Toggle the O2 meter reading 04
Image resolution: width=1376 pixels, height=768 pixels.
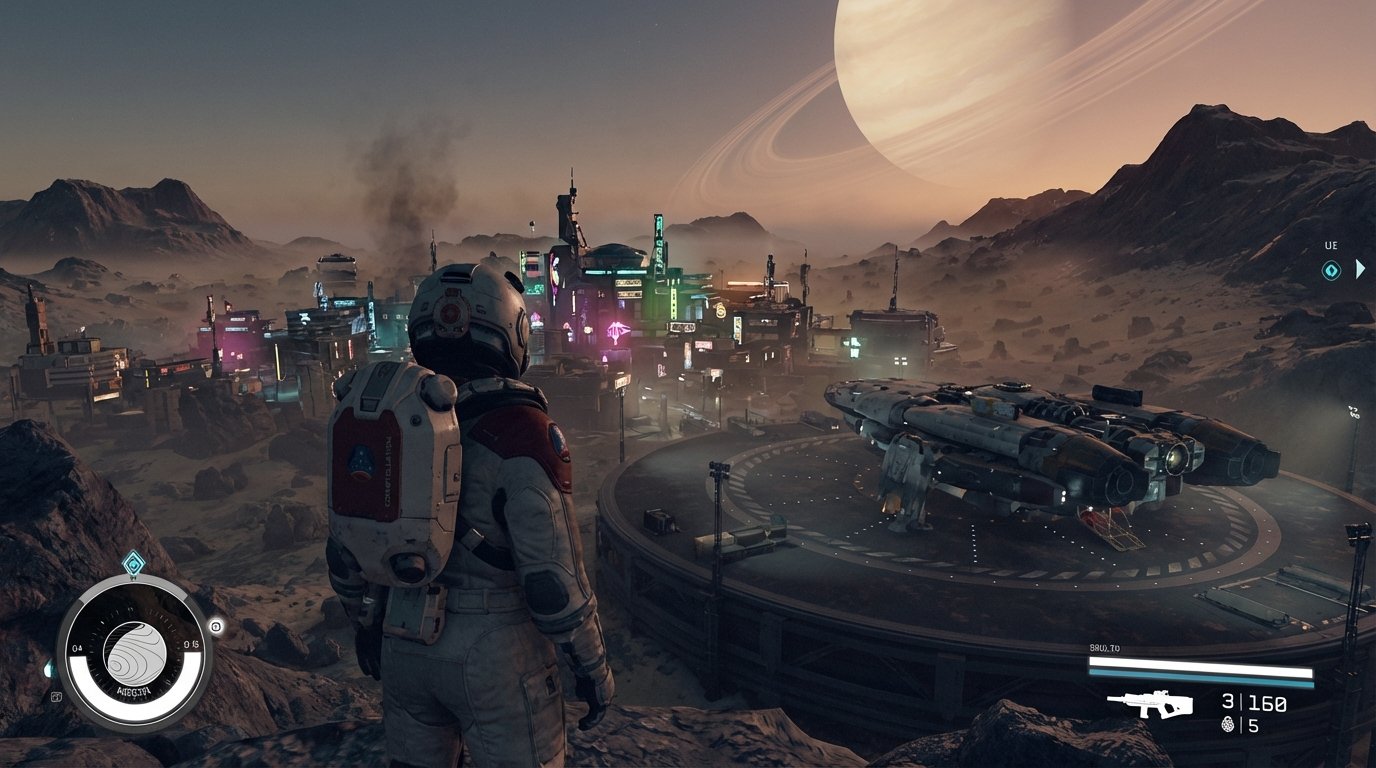tap(77, 646)
